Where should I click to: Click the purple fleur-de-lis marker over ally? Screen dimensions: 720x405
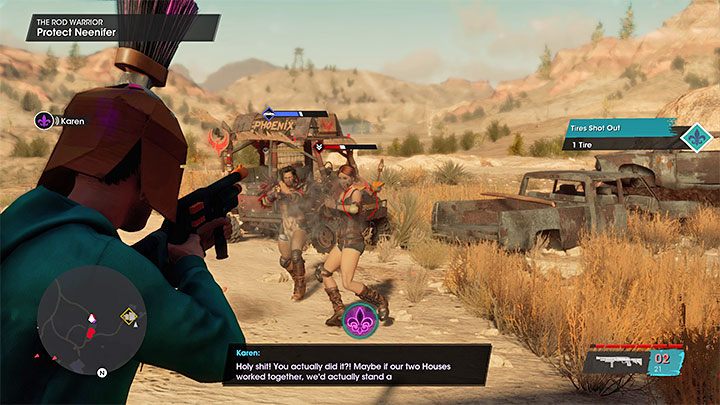[359, 320]
